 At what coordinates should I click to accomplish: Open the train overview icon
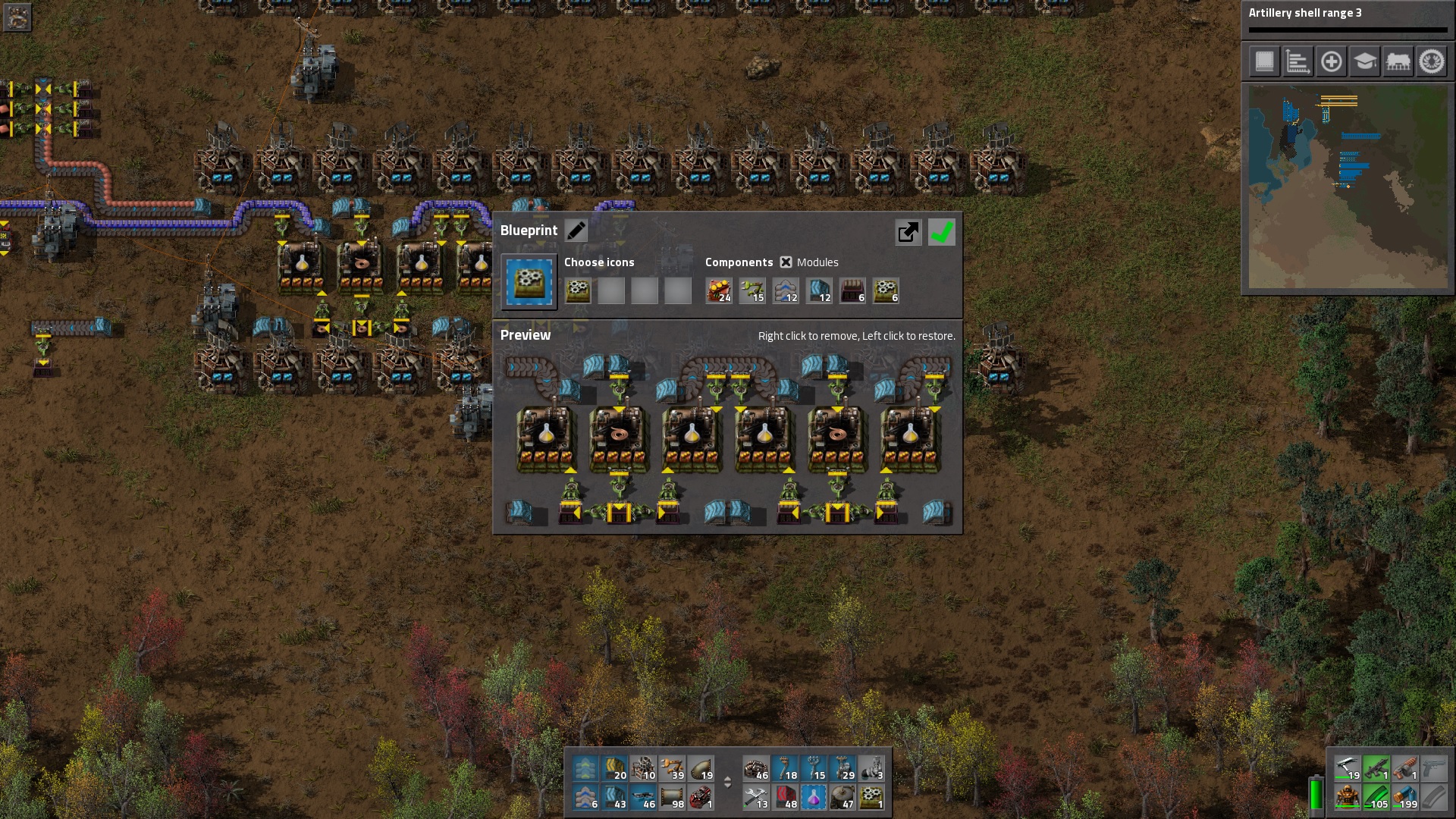[1399, 61]
